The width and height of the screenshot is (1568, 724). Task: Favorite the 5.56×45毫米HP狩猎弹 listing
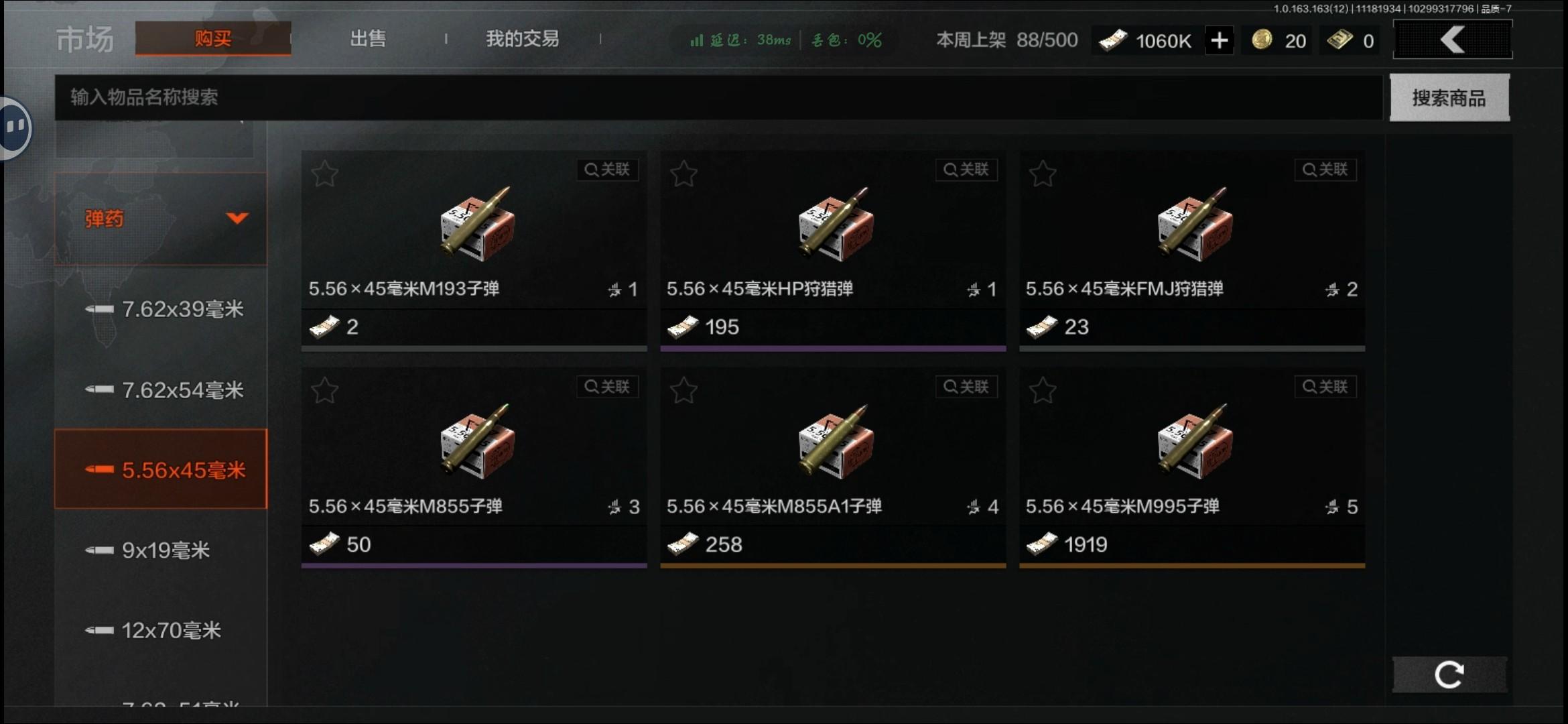point(683,172)
